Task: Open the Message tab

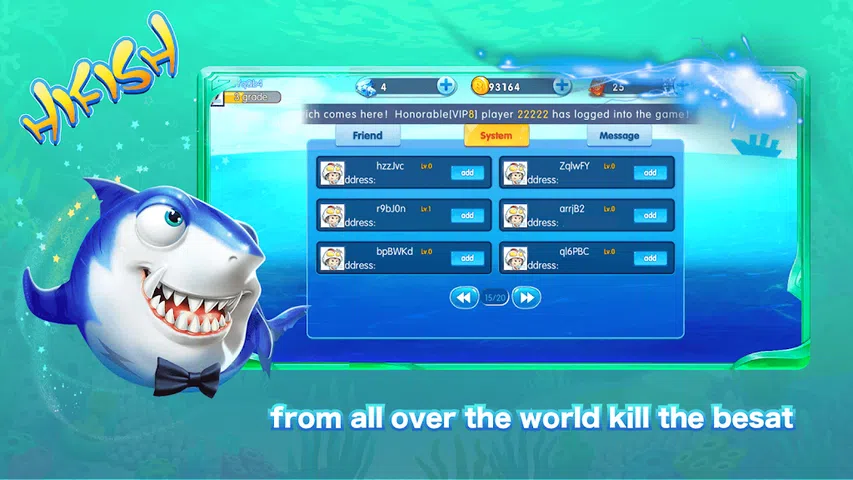Action: (619, 136)
